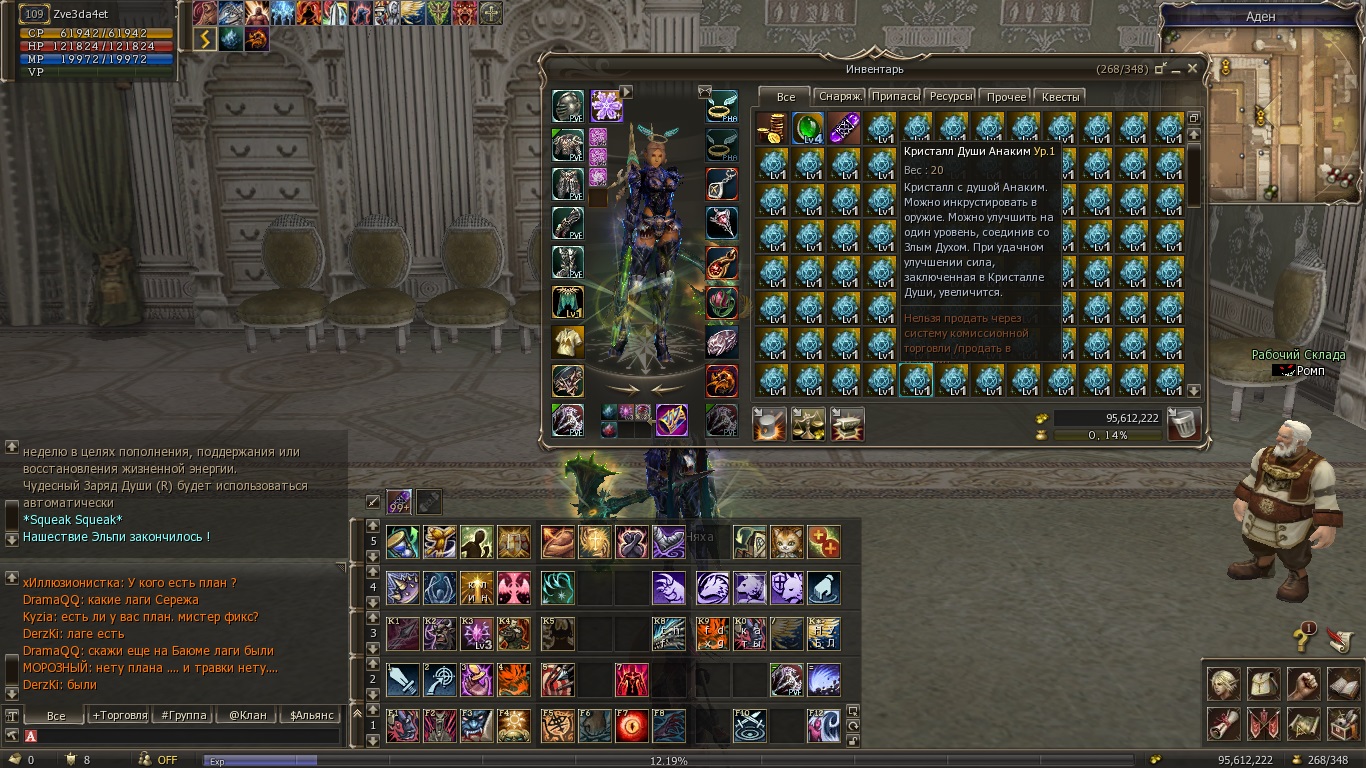Open the scales trade button under inventory
This screenshot has width=1366, height=768.
(808, 424)
